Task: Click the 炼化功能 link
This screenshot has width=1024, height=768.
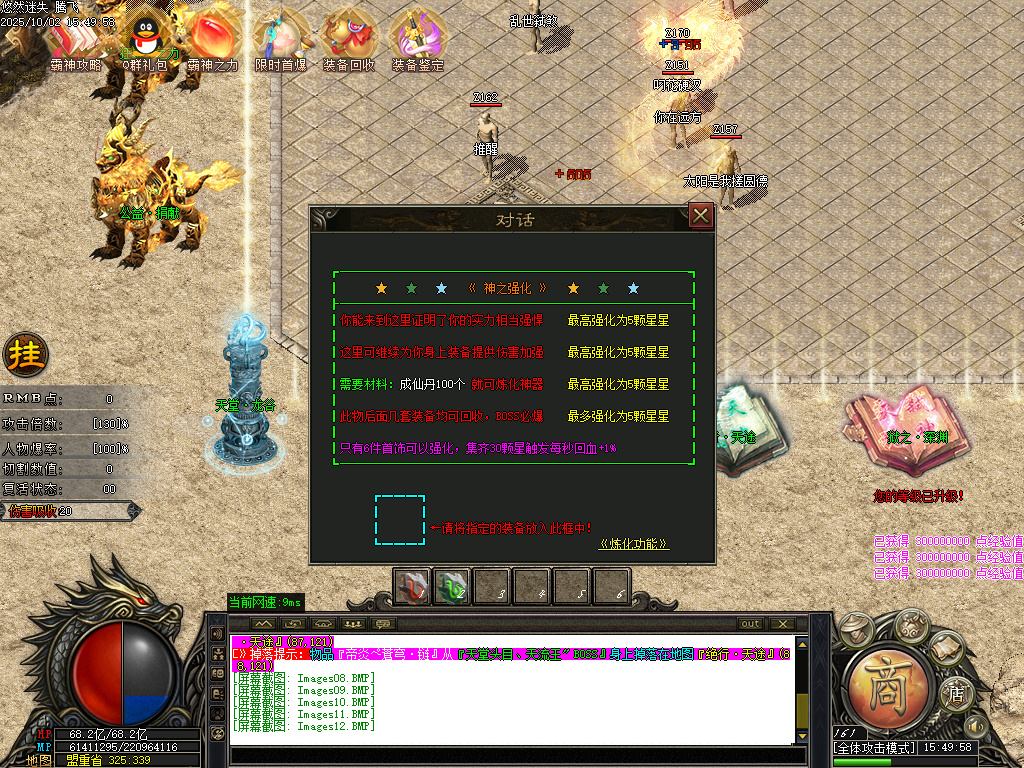Action: tap(633, 544)
